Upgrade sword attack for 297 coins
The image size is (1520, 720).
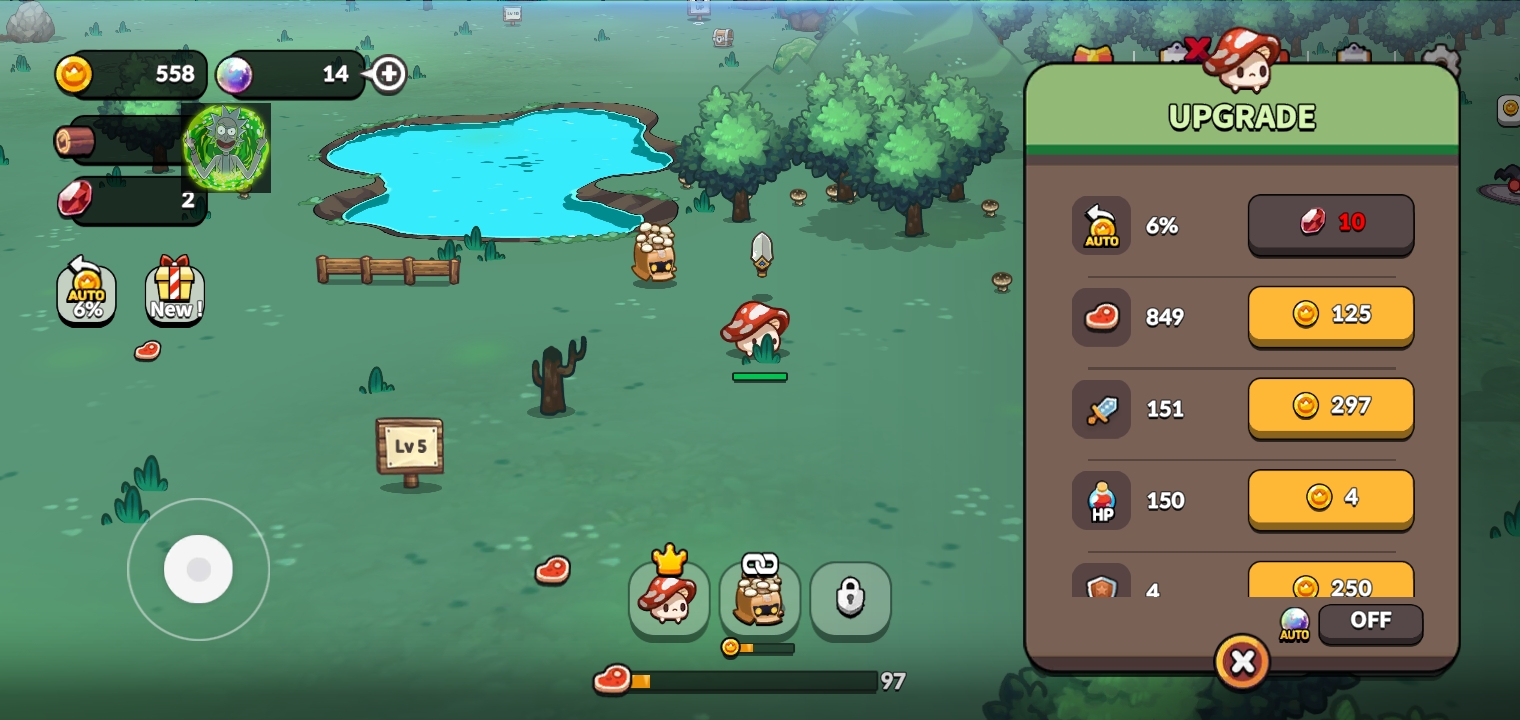click(1330, 406)
